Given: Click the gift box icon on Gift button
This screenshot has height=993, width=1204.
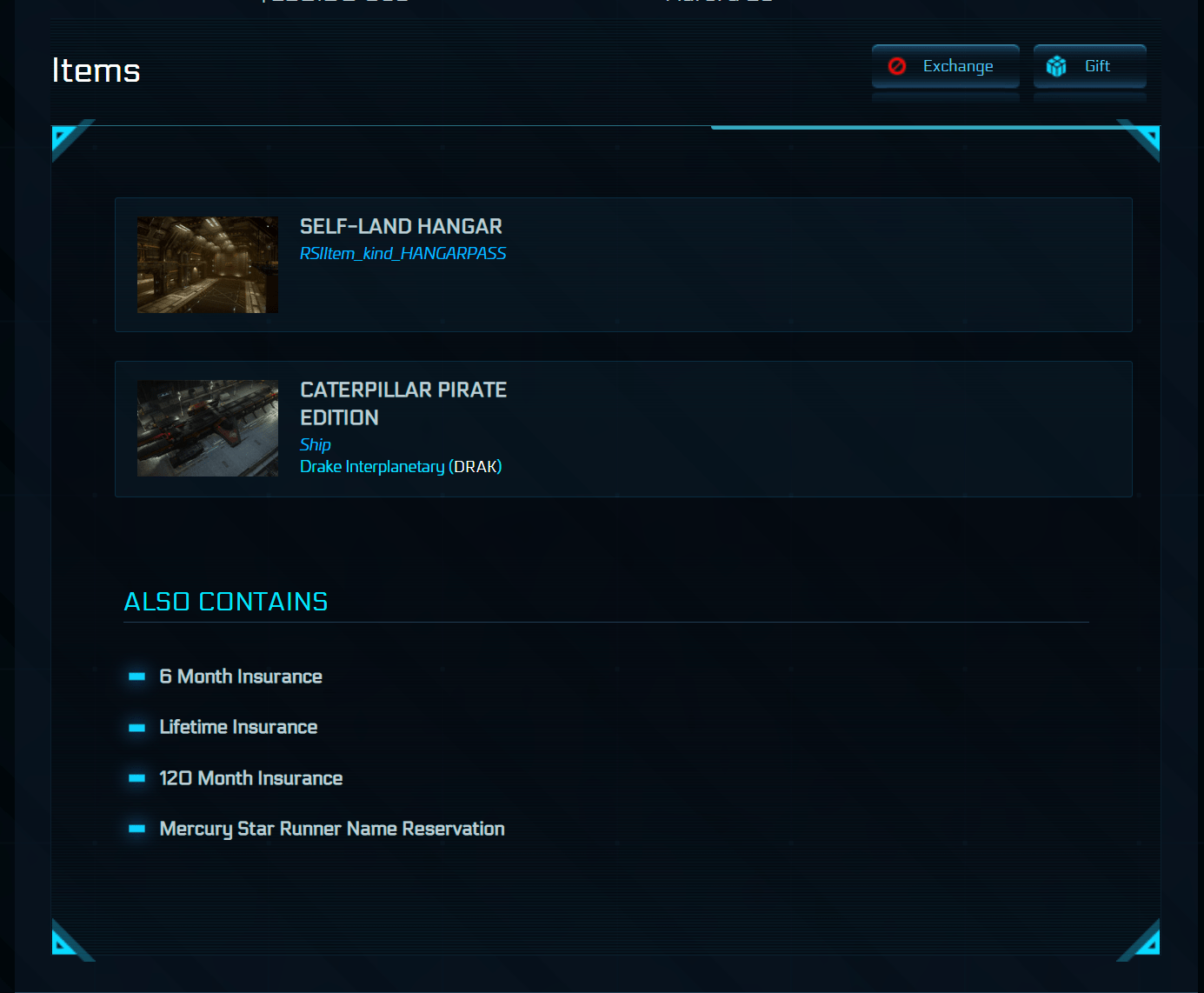Looking at the screenshot, I should pyautogui.click(x=1056, y=65).
